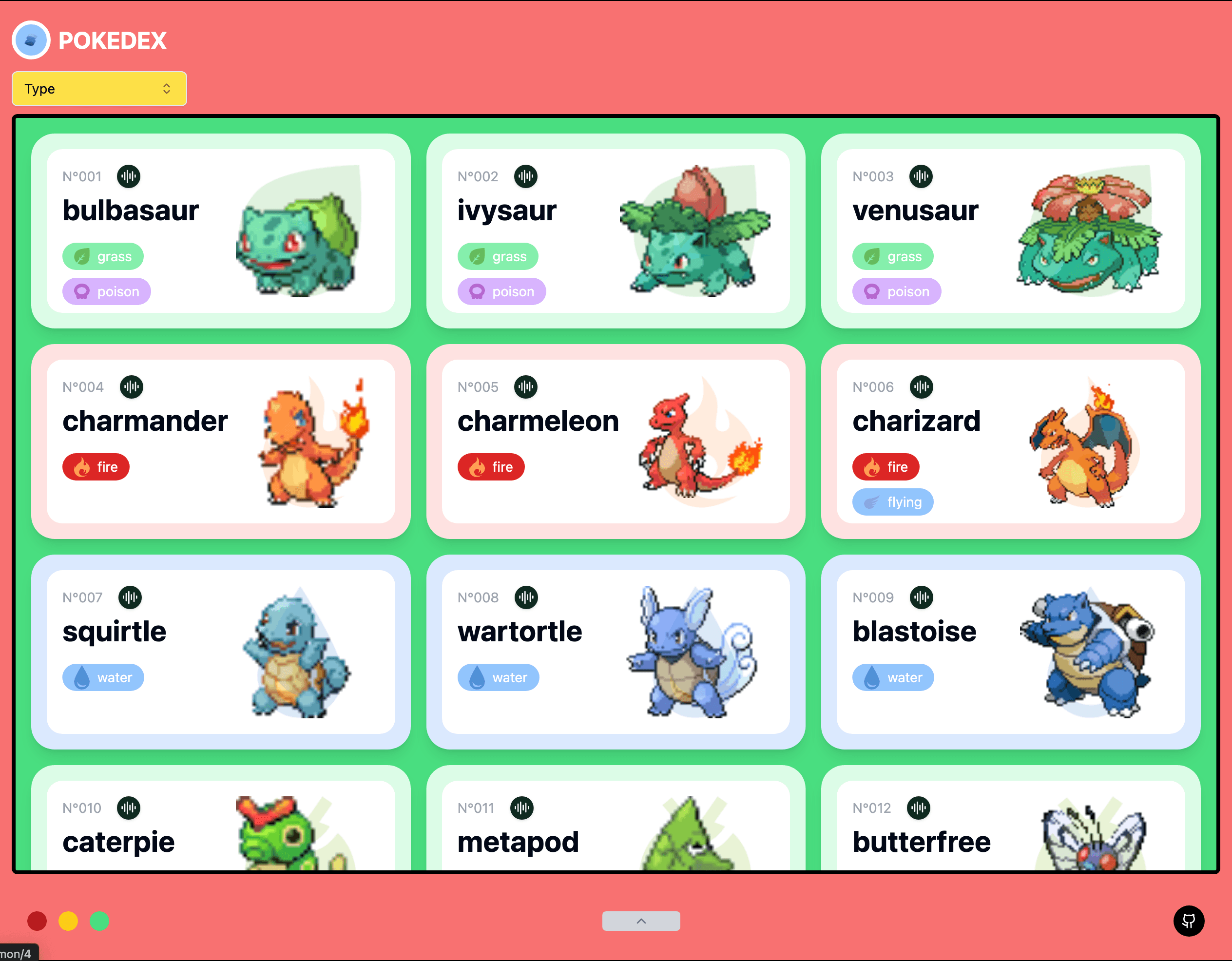Pick the squirtle card
Image resolution: width=1232 pixels, height=961 pixels.
point(220,652)
